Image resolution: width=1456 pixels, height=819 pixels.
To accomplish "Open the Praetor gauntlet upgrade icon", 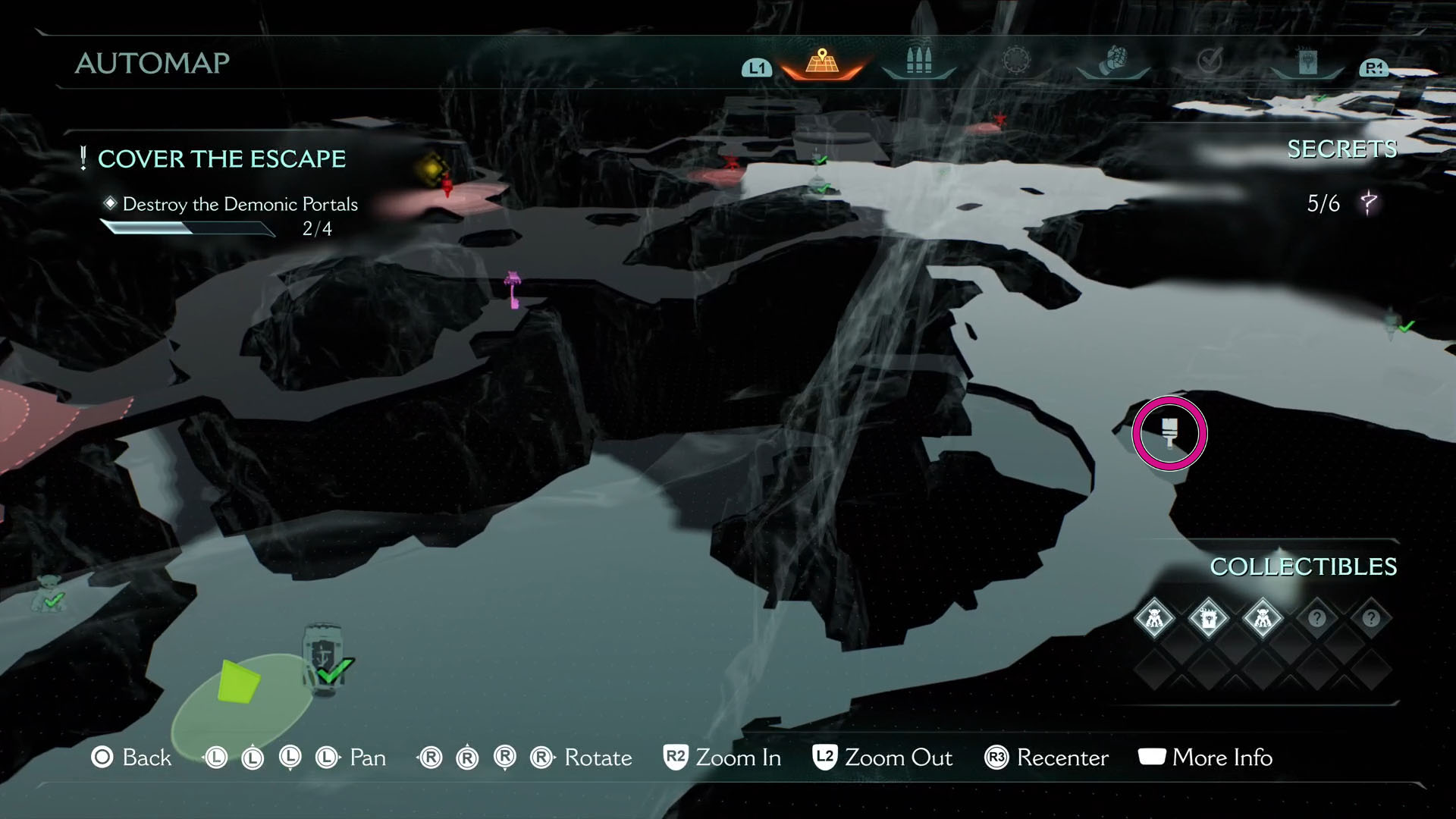I will (x=1112, y=59).
